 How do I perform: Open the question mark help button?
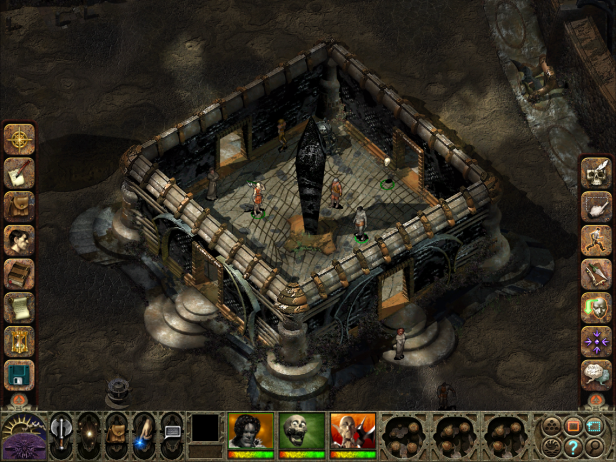click(x=574, y=446)
